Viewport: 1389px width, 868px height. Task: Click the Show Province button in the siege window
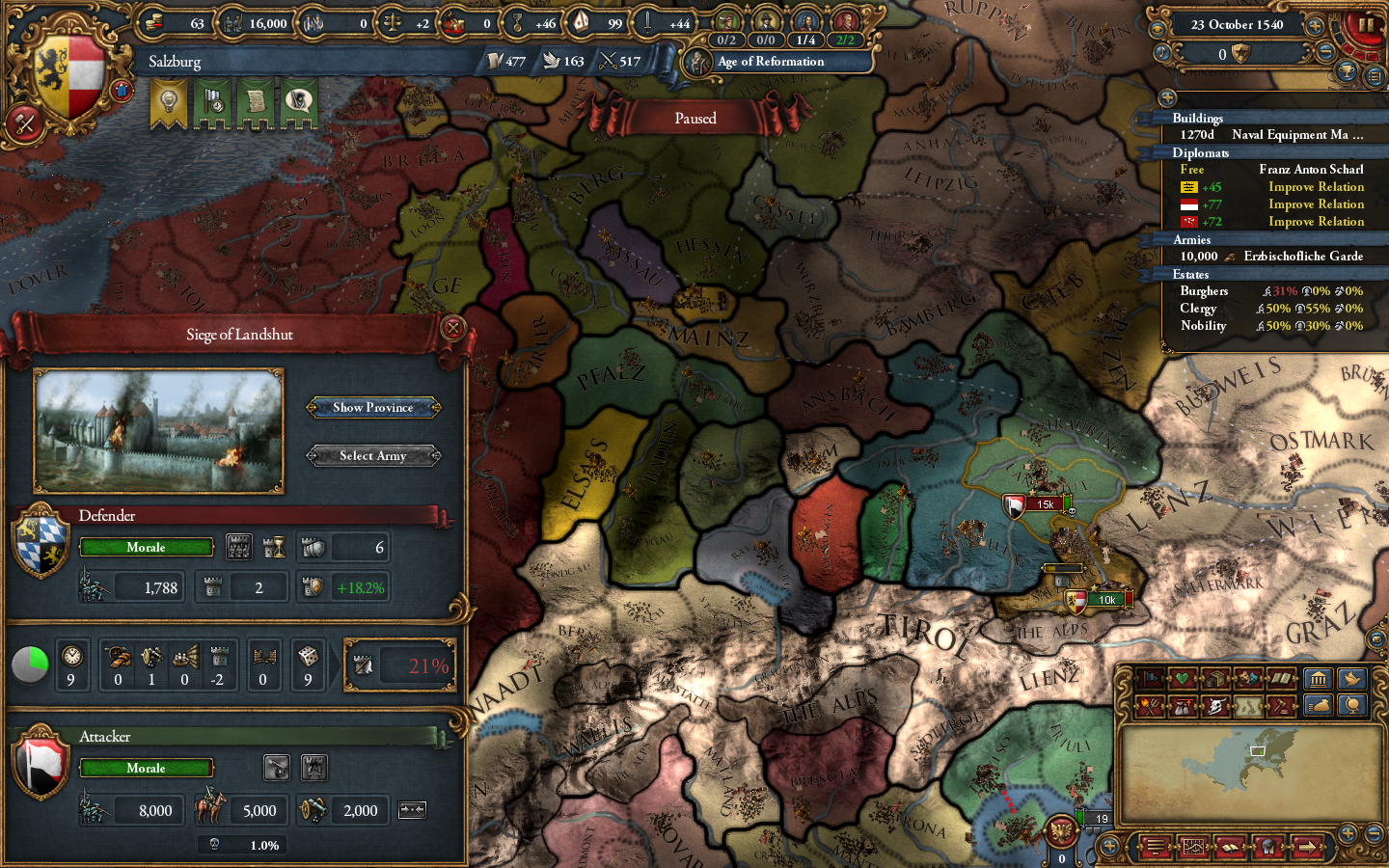[x=372, y=407]
